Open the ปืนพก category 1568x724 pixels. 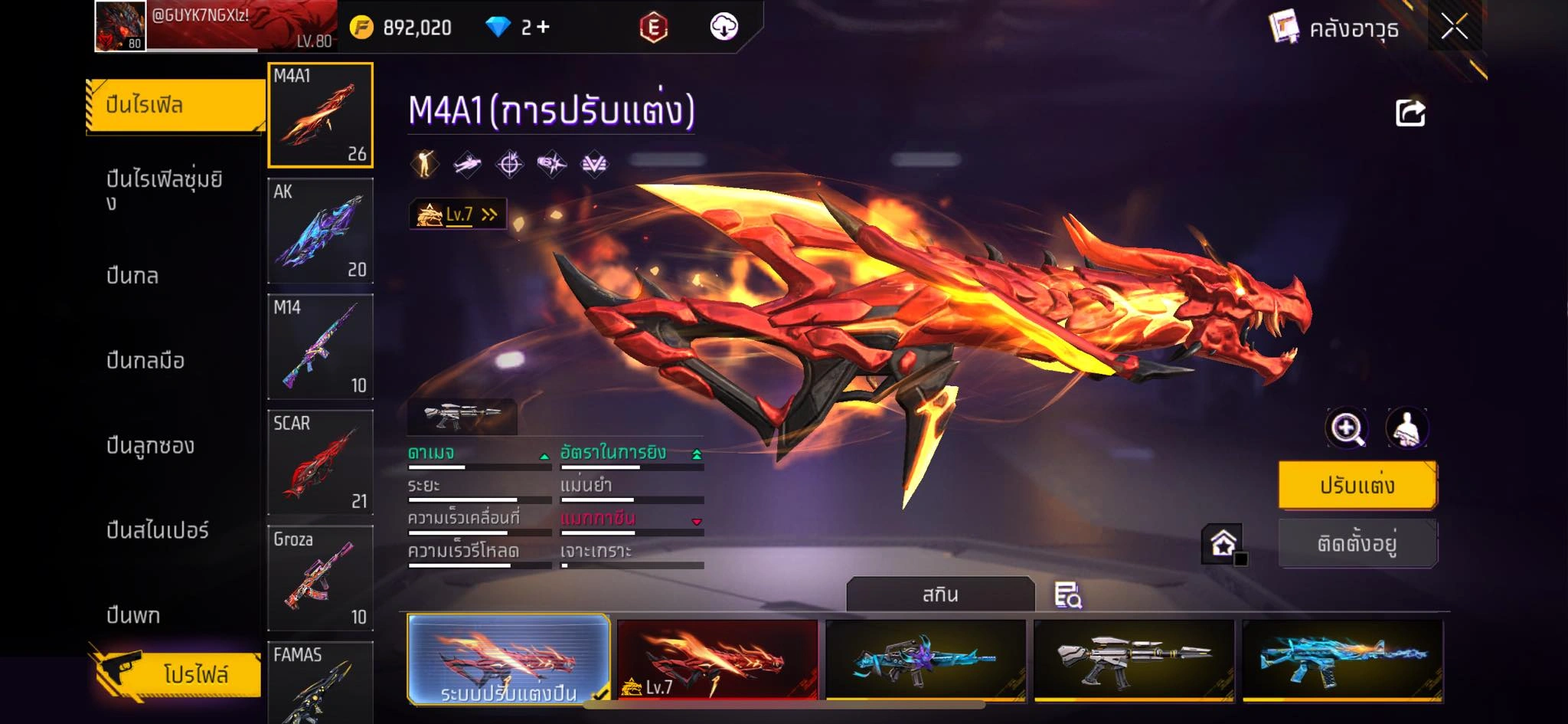tap(133, 615)
